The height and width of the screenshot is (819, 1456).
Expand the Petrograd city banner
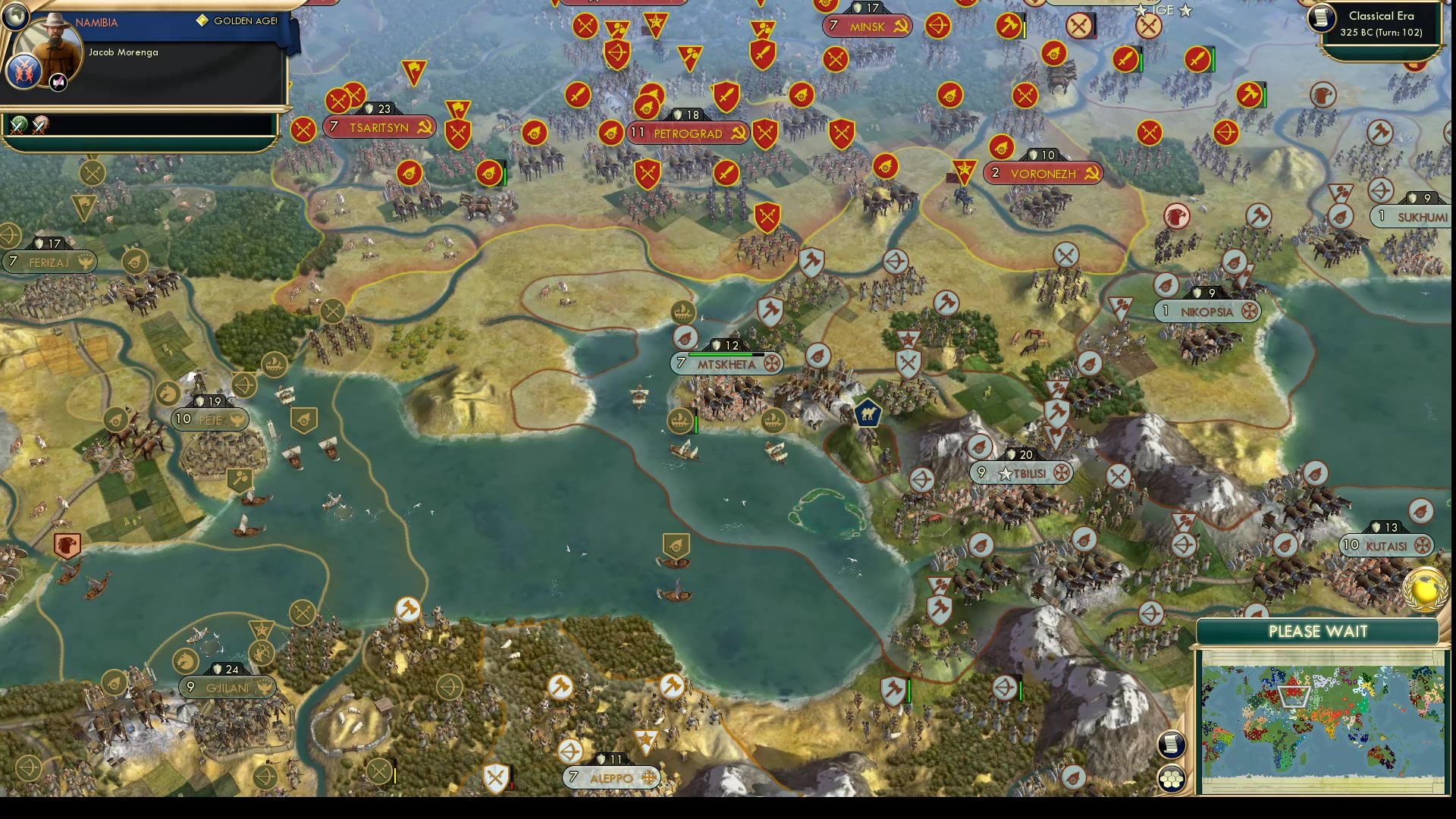point(687,133)
